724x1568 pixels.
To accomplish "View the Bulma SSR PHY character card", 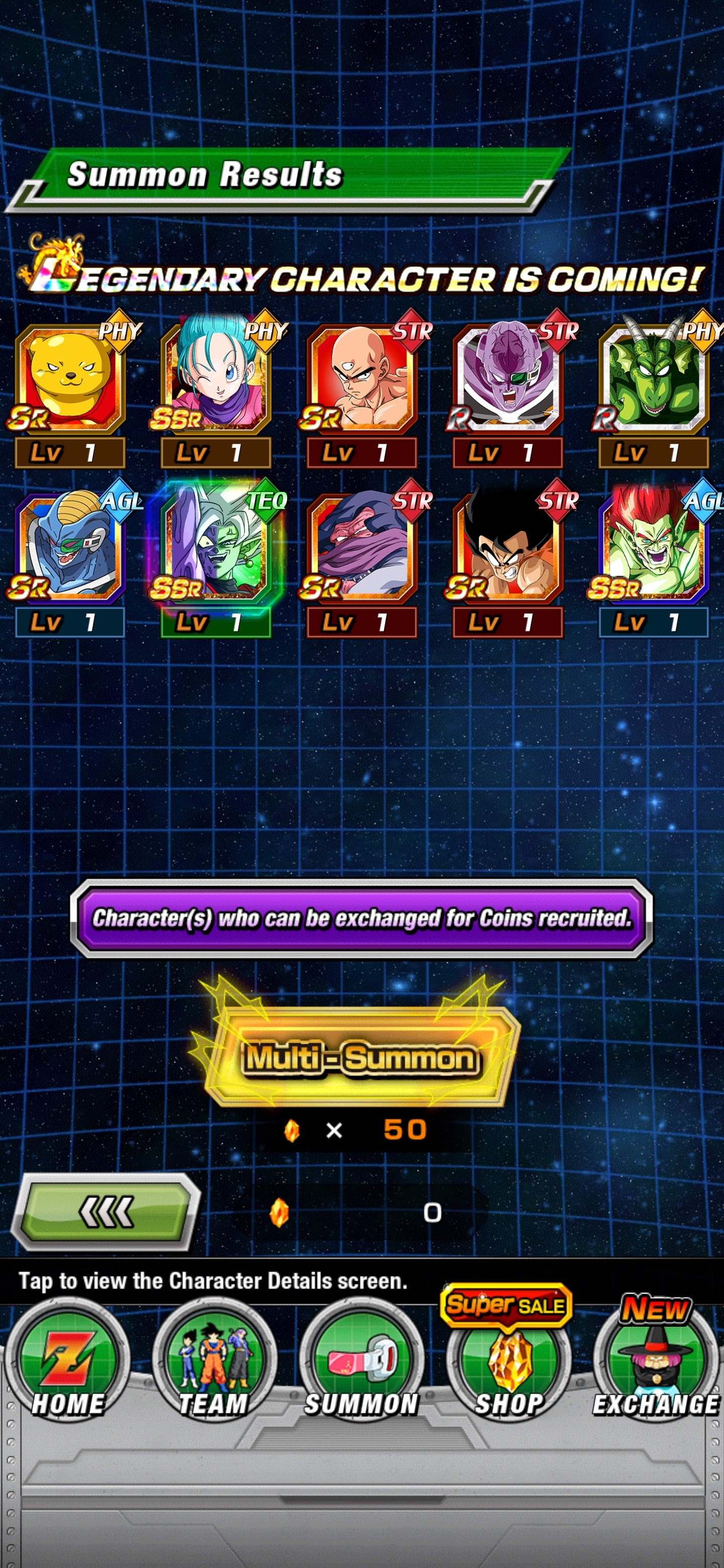I will pos(216,380).
